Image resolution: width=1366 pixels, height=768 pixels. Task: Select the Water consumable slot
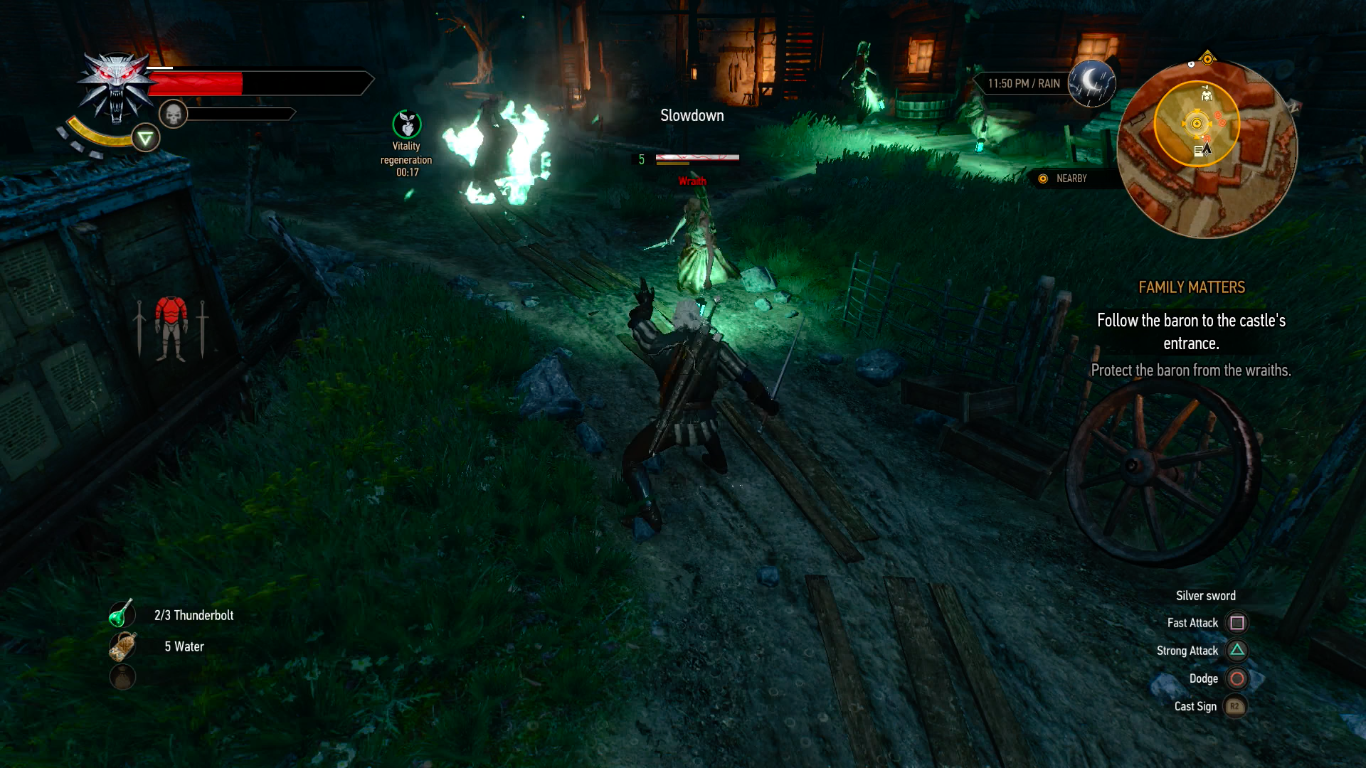coord(122,646)
